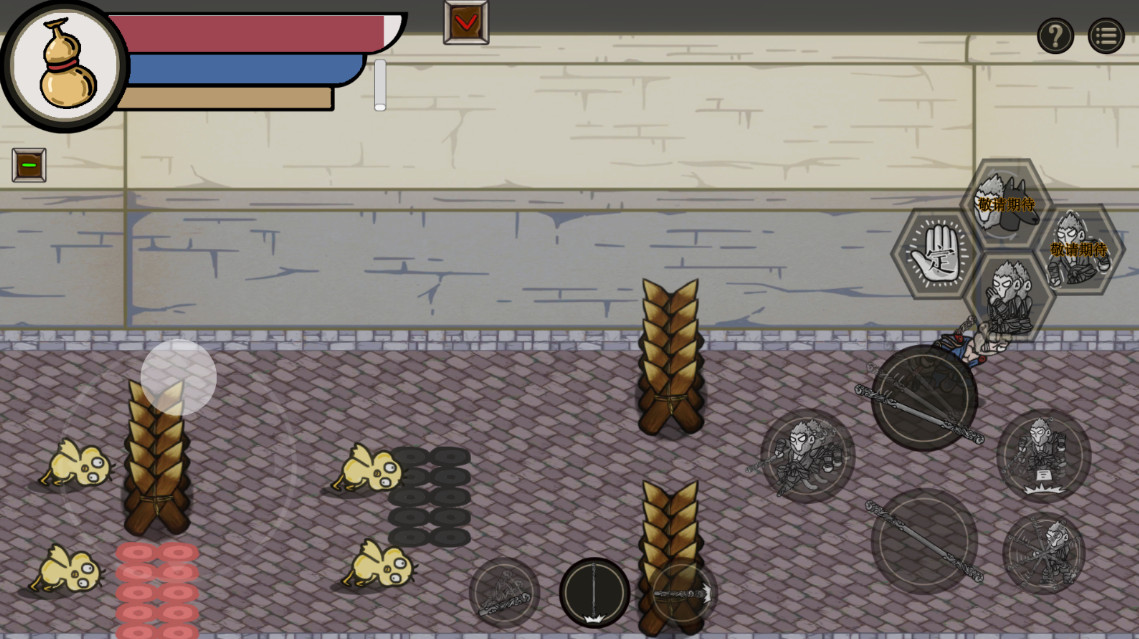This screenshot has height=639, width=1139.
Task: Choose the crouching monkey staff stance
Action: tap(504, 592)
